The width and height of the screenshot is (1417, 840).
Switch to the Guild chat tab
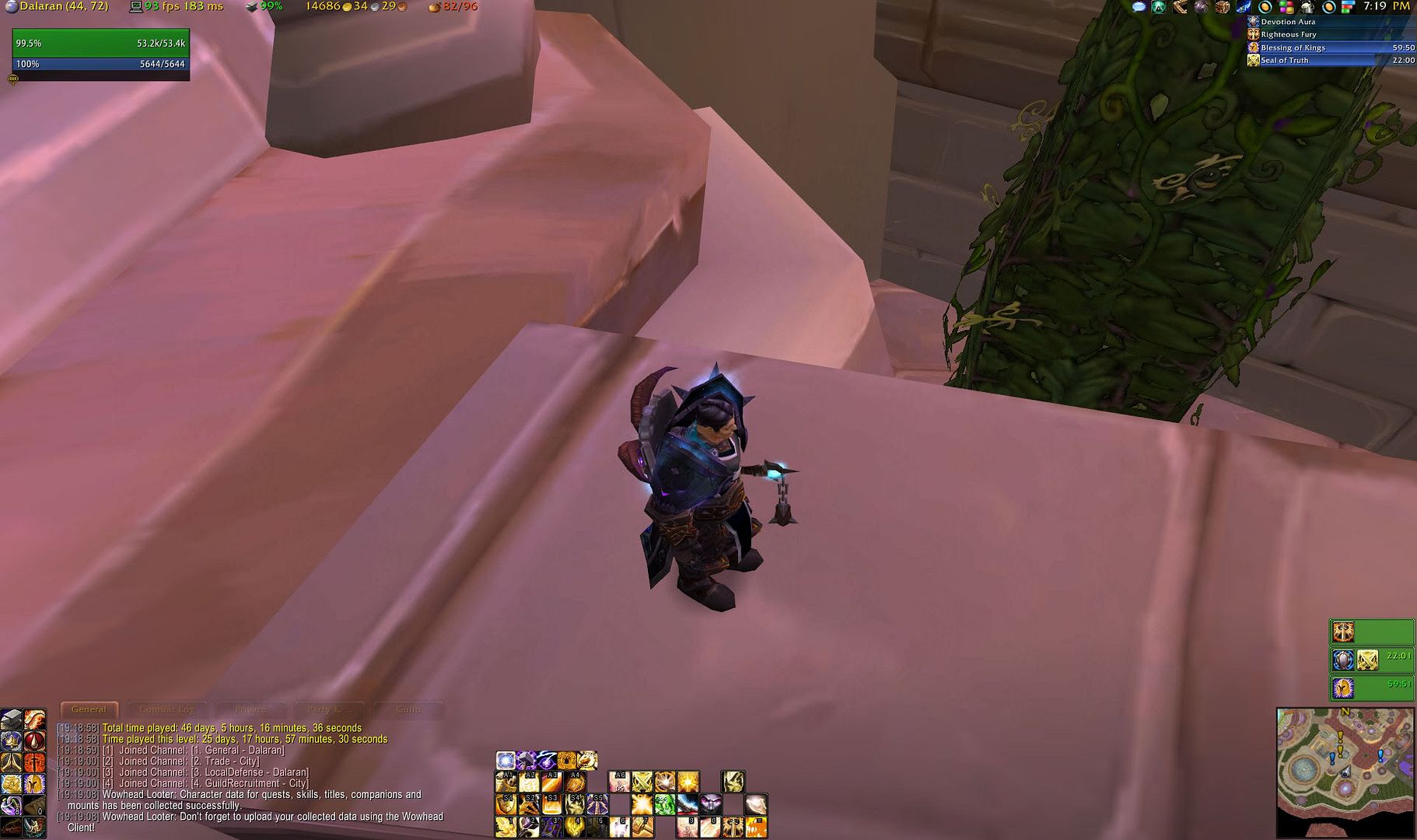pyautogui.click(x=408, y=709)
